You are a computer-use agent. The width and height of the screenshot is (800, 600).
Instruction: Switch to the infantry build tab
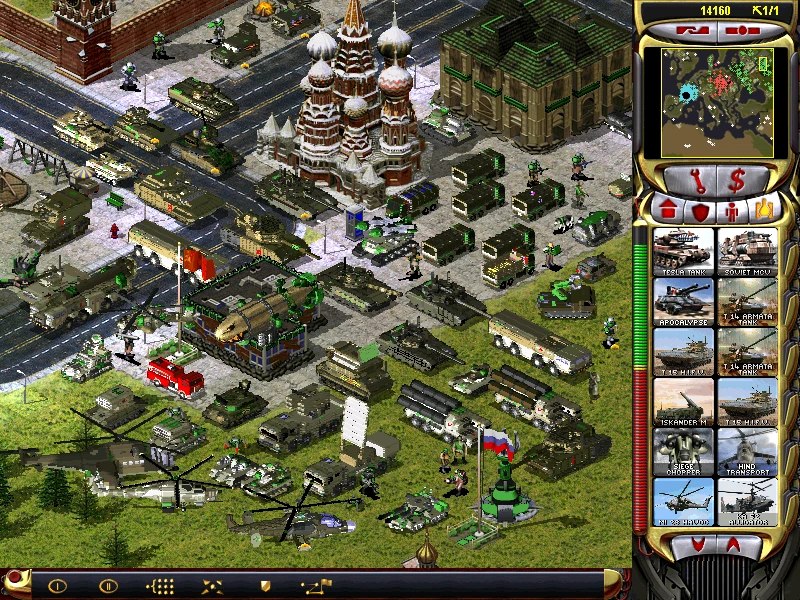point(732,211)
